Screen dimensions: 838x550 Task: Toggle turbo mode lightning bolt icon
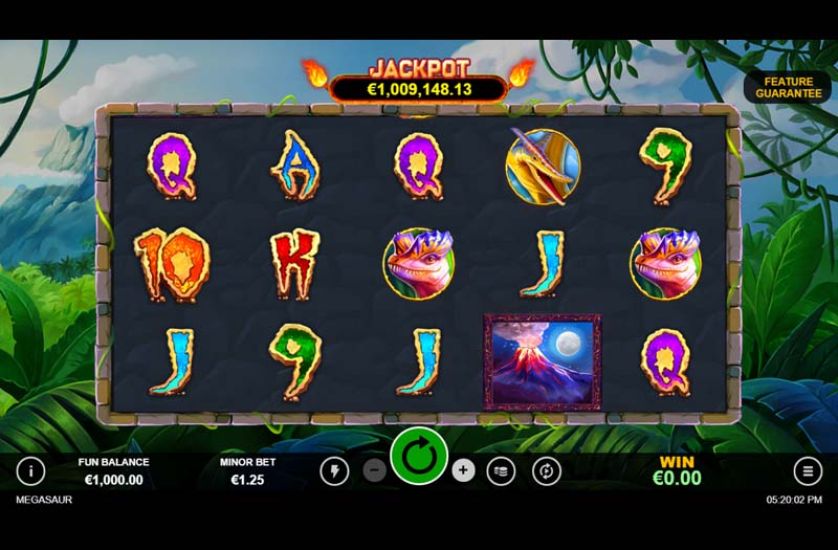333,470
